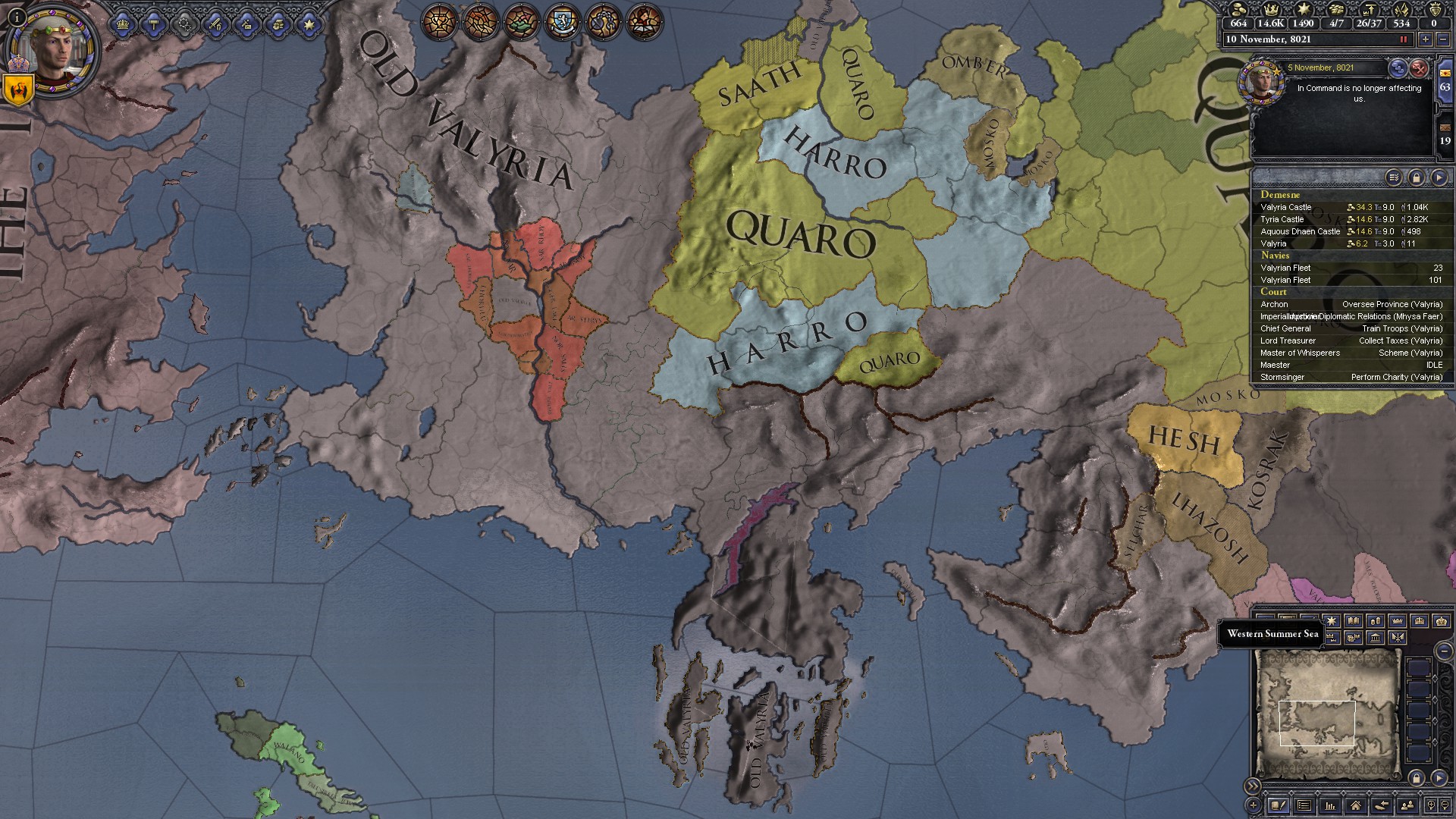Open the Ledger with the book-and-quill icon

pos(1279,805)
